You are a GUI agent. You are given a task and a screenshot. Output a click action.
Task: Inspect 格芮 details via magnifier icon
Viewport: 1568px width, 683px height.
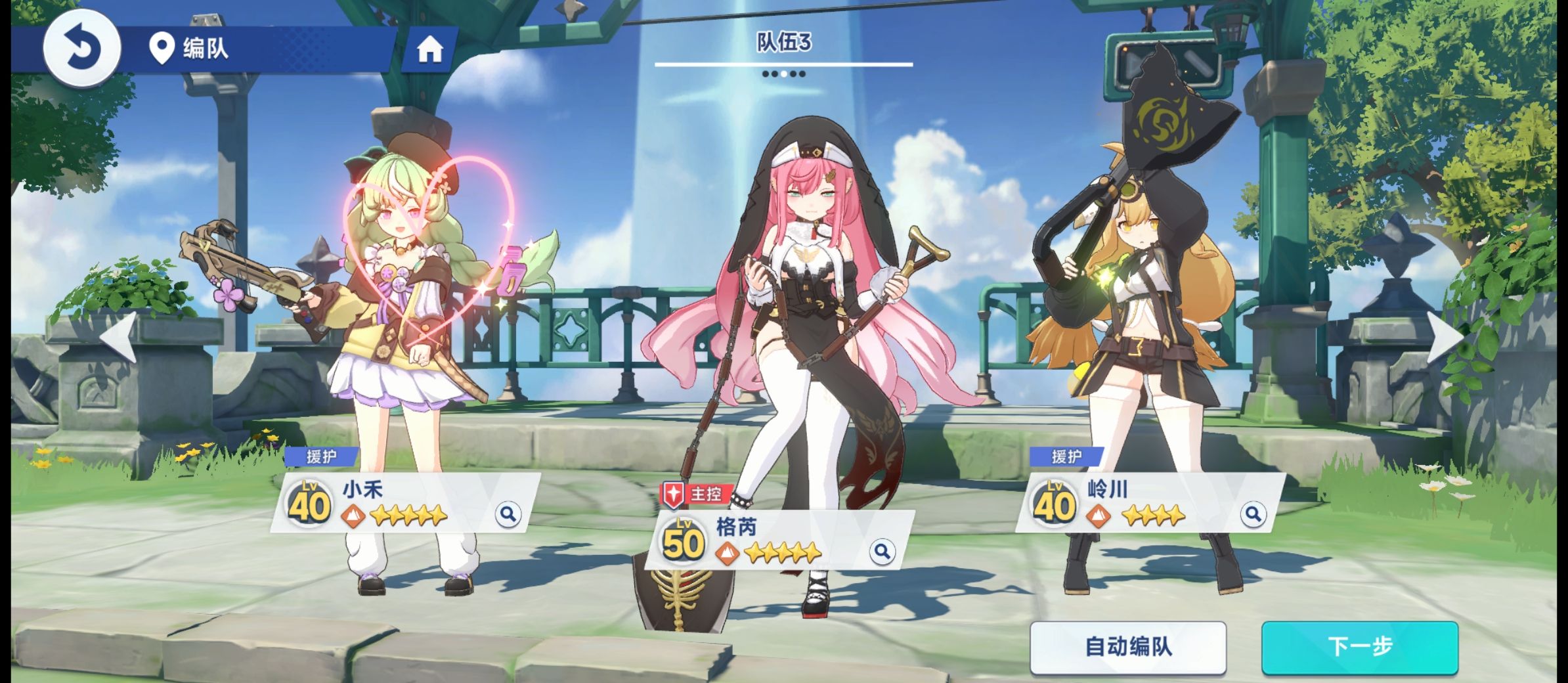(881, 551)
